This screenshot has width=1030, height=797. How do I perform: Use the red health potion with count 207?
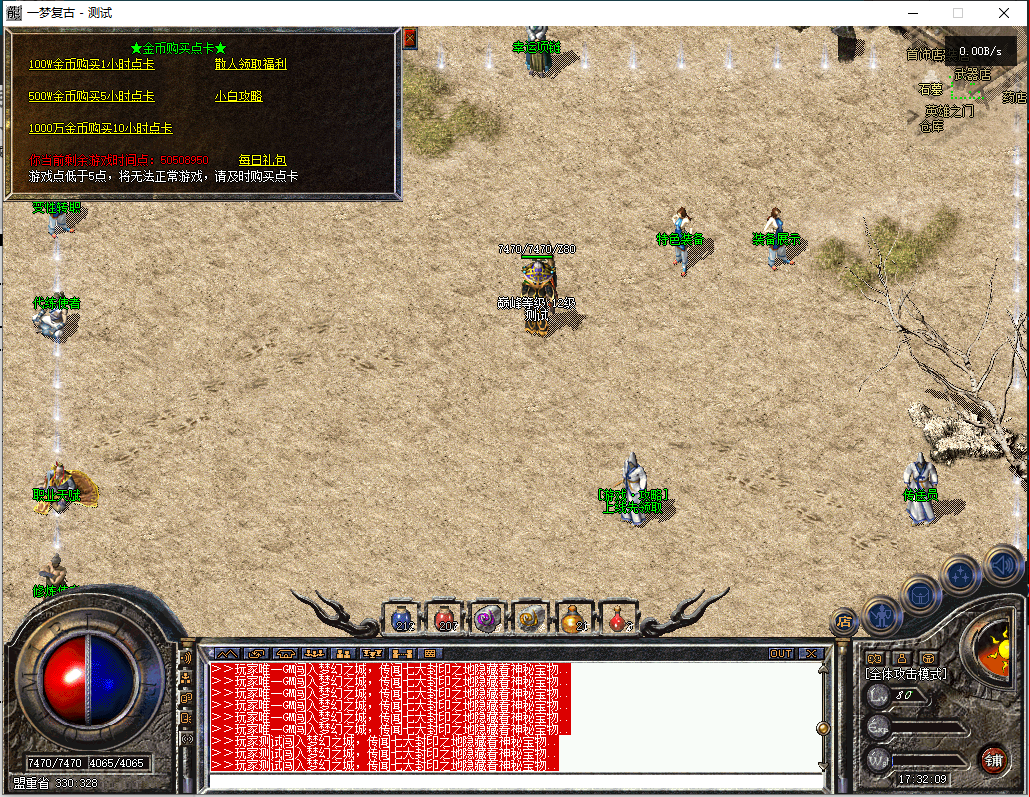coord(445,618)
